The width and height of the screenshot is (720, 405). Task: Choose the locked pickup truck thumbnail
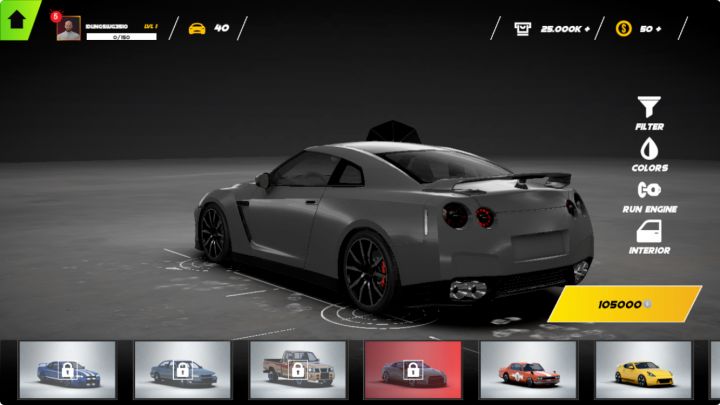coord(297,370)
